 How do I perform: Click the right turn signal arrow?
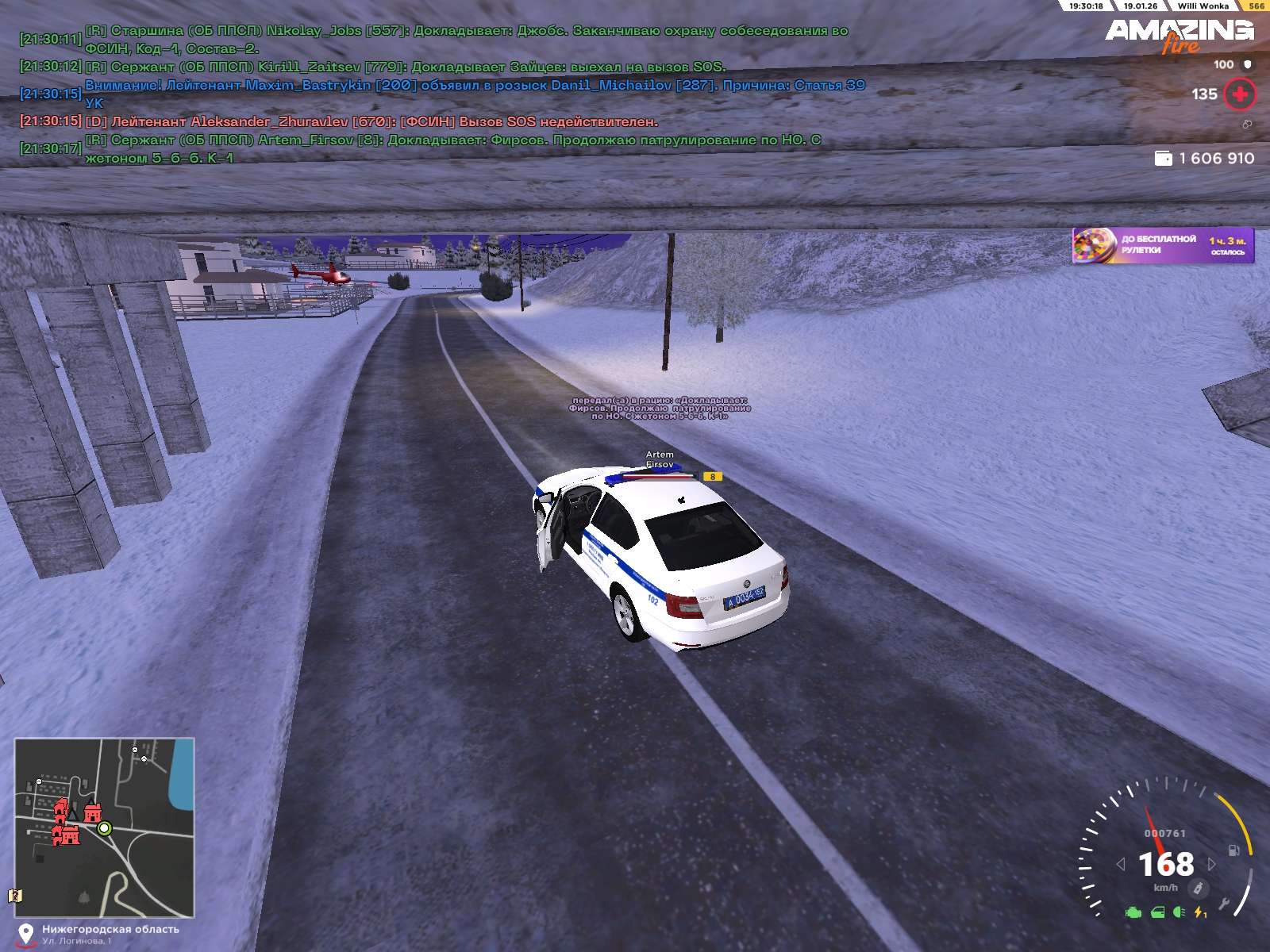click(x=1212, y=864)
